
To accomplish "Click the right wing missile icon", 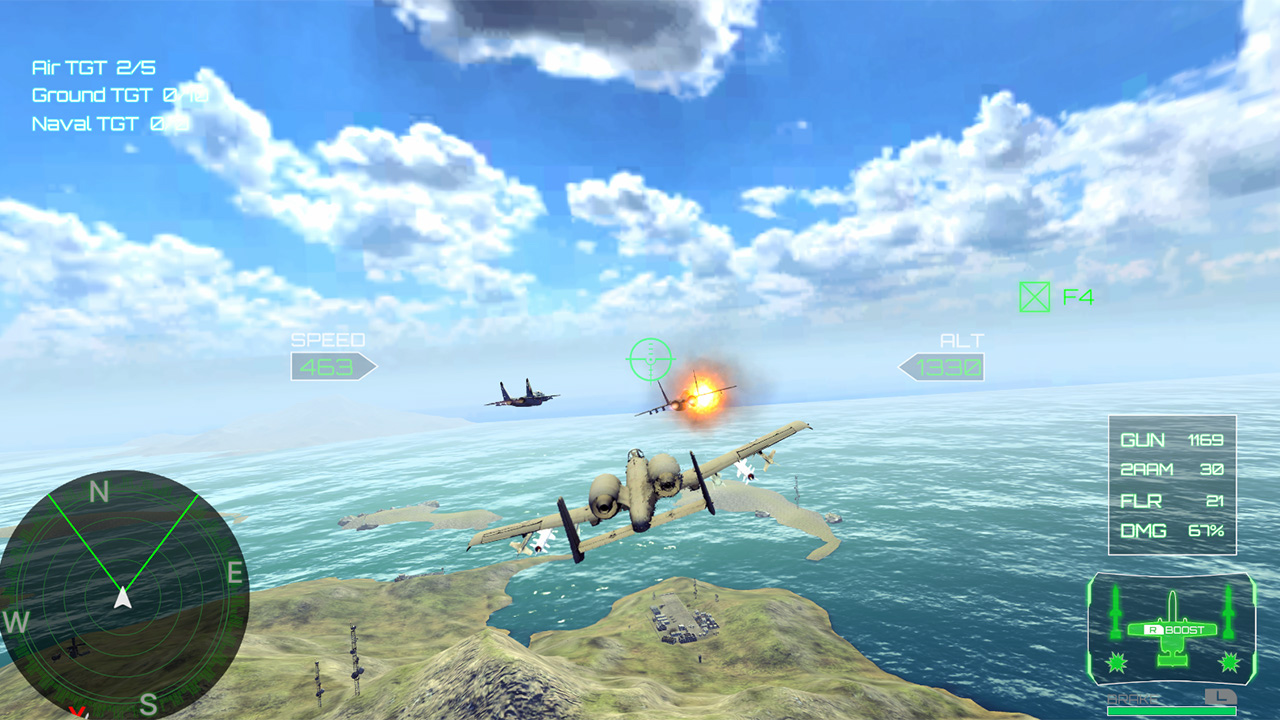I will tap(1228, 610).
